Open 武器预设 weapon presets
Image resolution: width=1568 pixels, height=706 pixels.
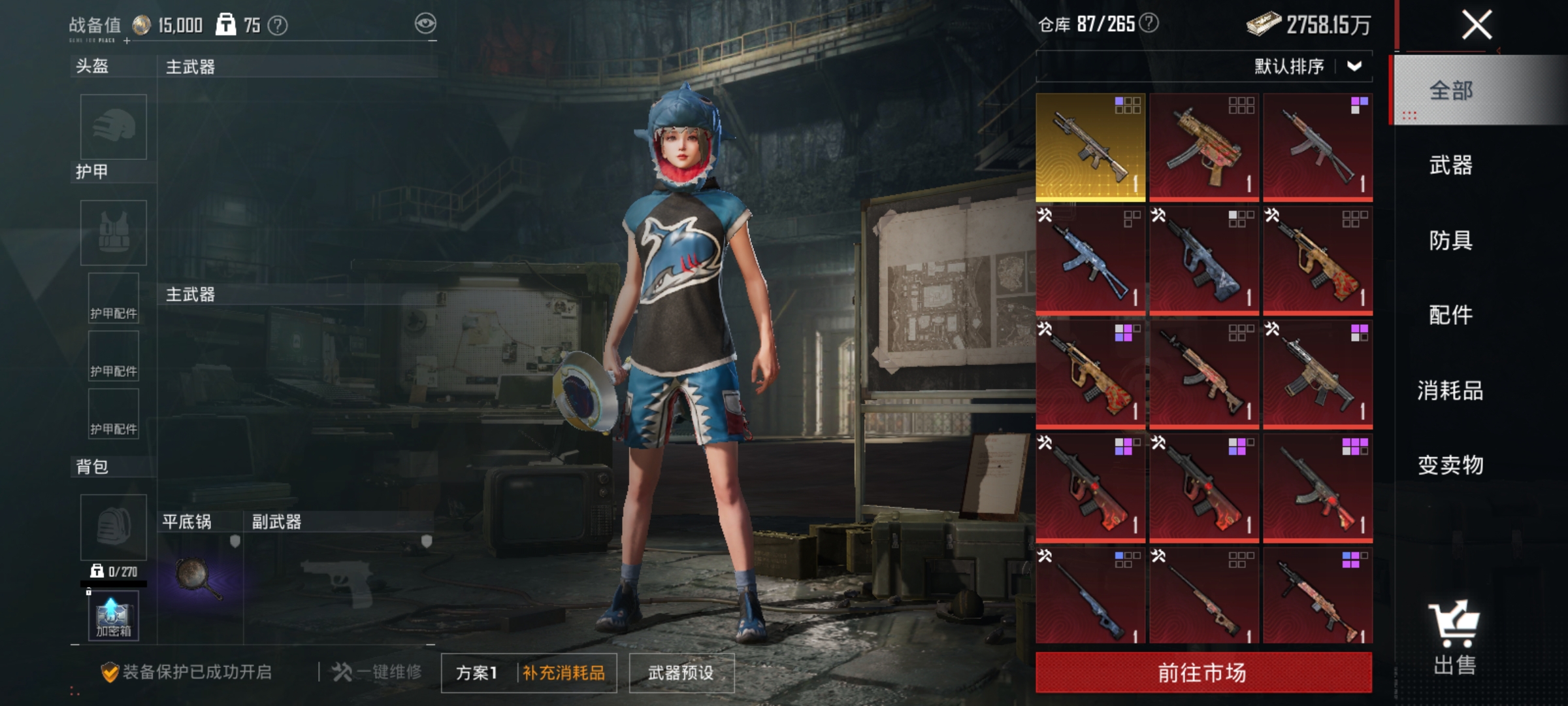[x=681, y=673]
